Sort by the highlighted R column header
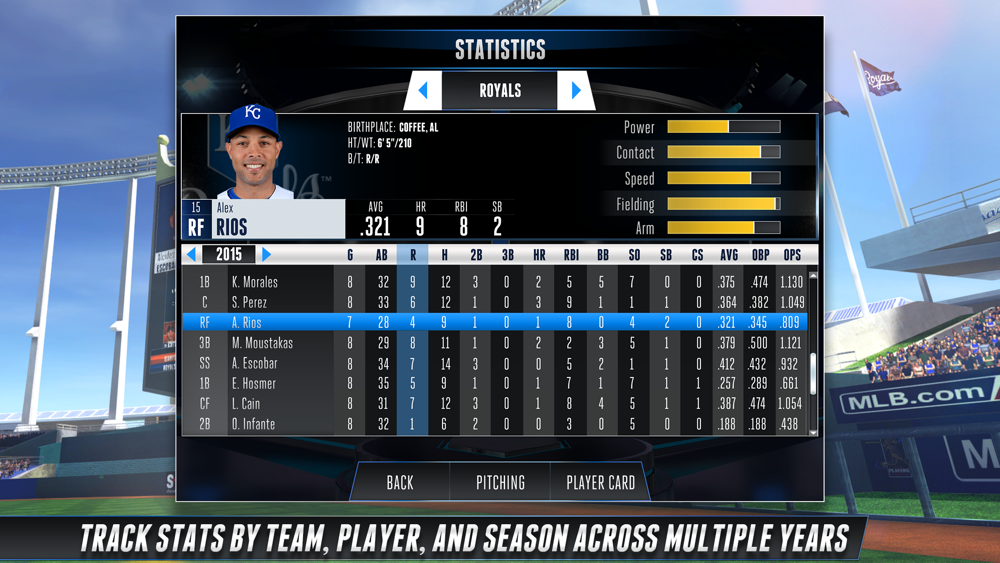The width and height of the screenshot is (1000, 563). click(x=413, y=255)
